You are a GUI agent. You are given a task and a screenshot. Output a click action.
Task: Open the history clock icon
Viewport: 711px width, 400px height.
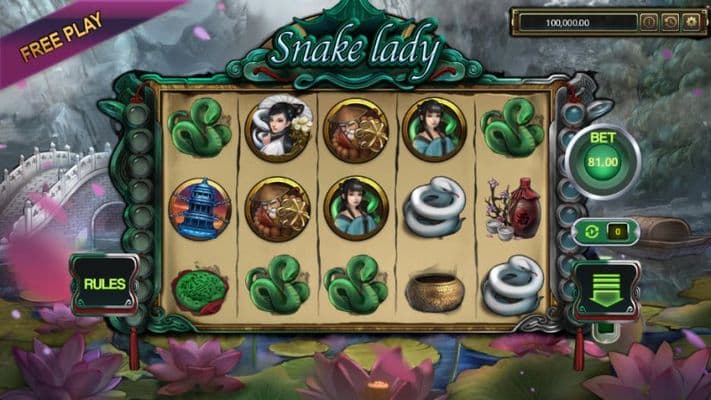coord(668,21)
